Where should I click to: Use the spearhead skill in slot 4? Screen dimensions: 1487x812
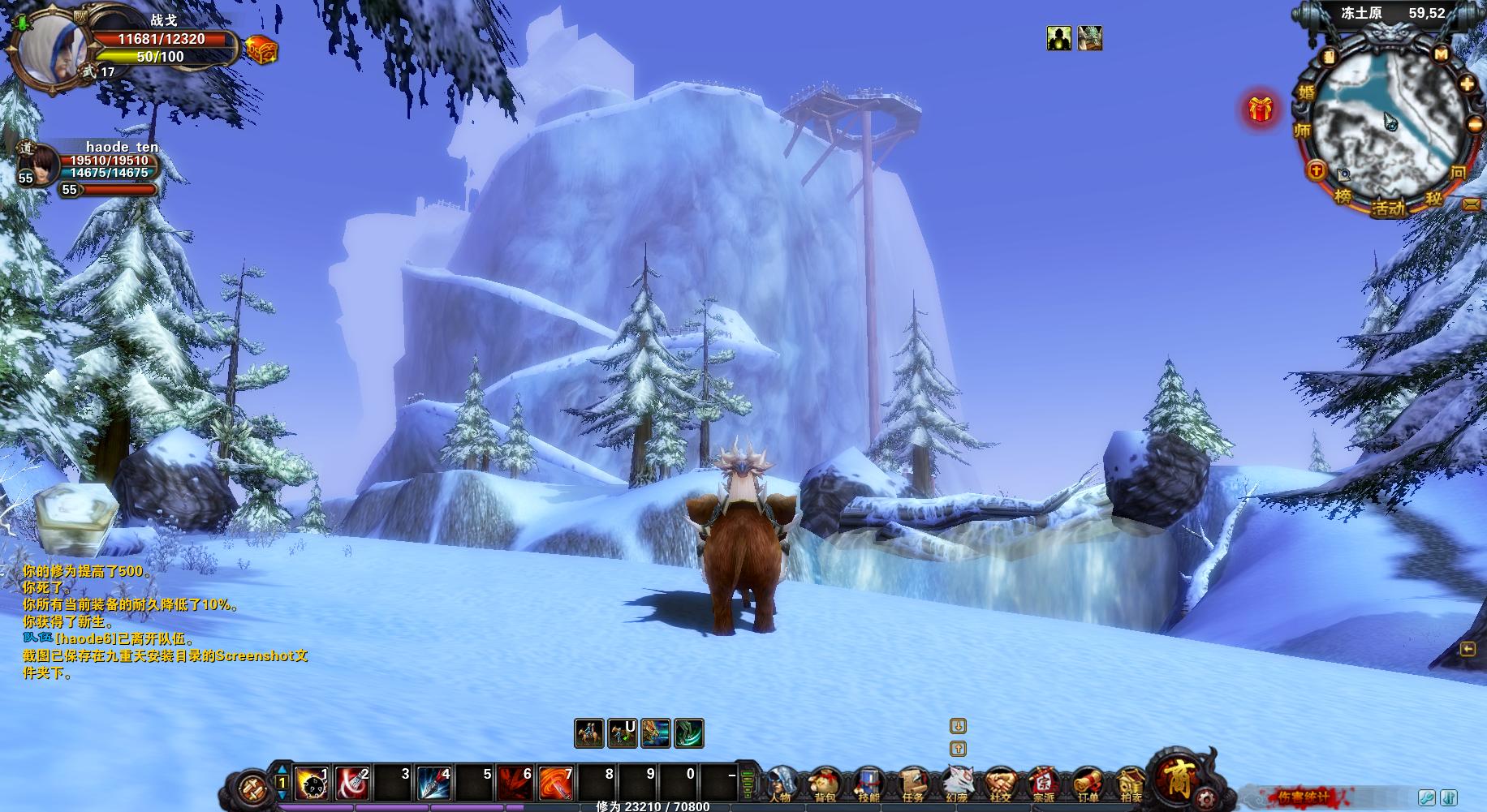[x=434, y=783]
